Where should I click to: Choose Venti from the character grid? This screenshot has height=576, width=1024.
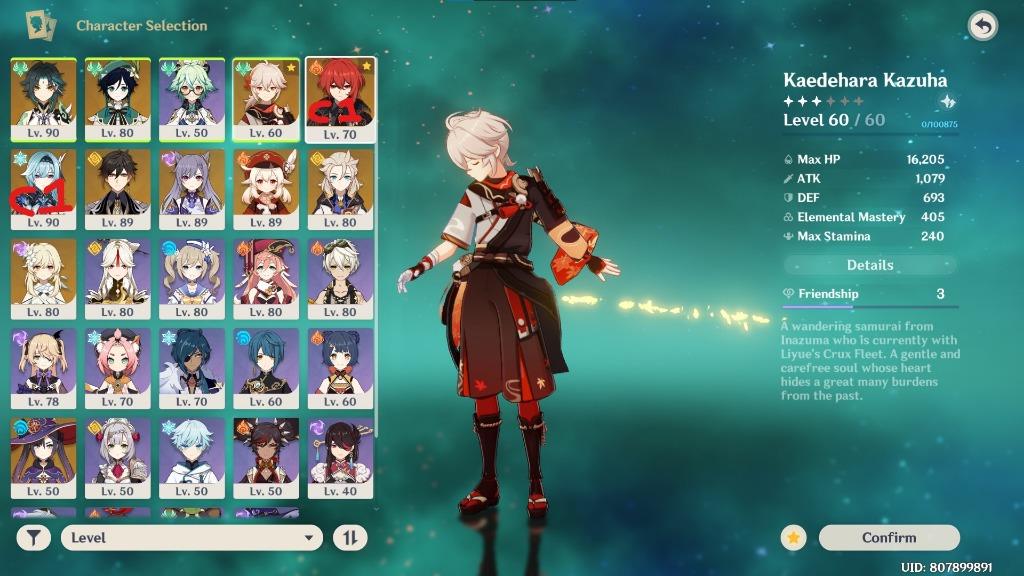[118, 97]
